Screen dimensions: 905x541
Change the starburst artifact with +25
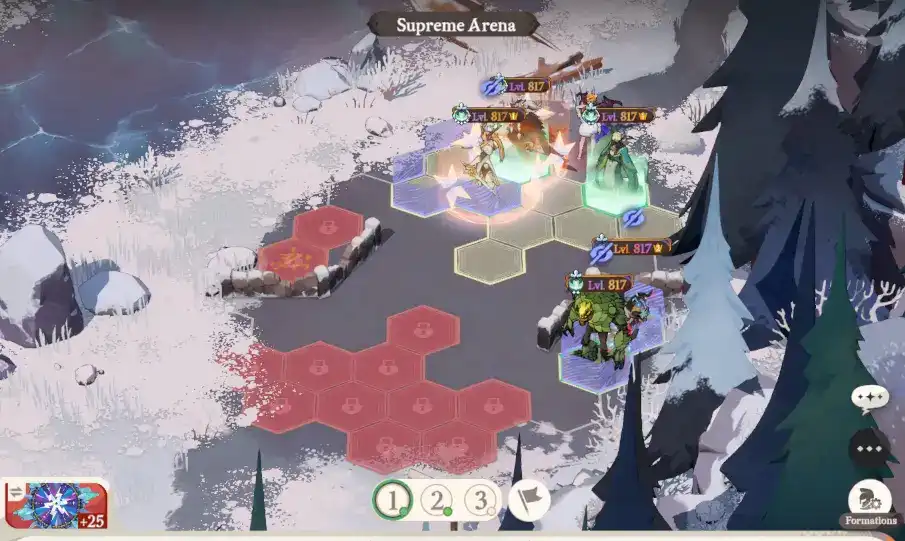click(x=55, y=503)
